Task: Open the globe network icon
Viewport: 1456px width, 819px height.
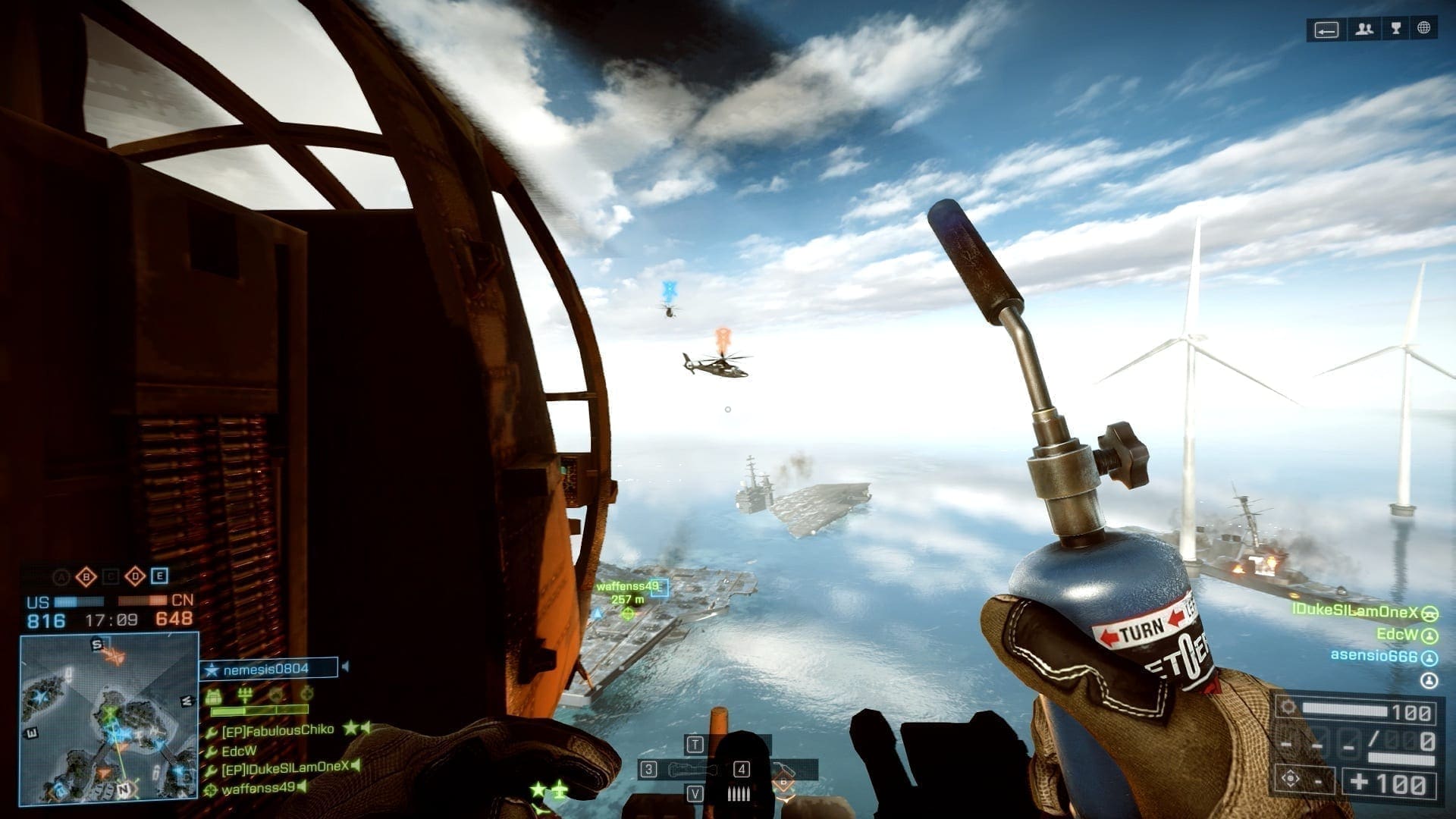Action: [1424, 28]
